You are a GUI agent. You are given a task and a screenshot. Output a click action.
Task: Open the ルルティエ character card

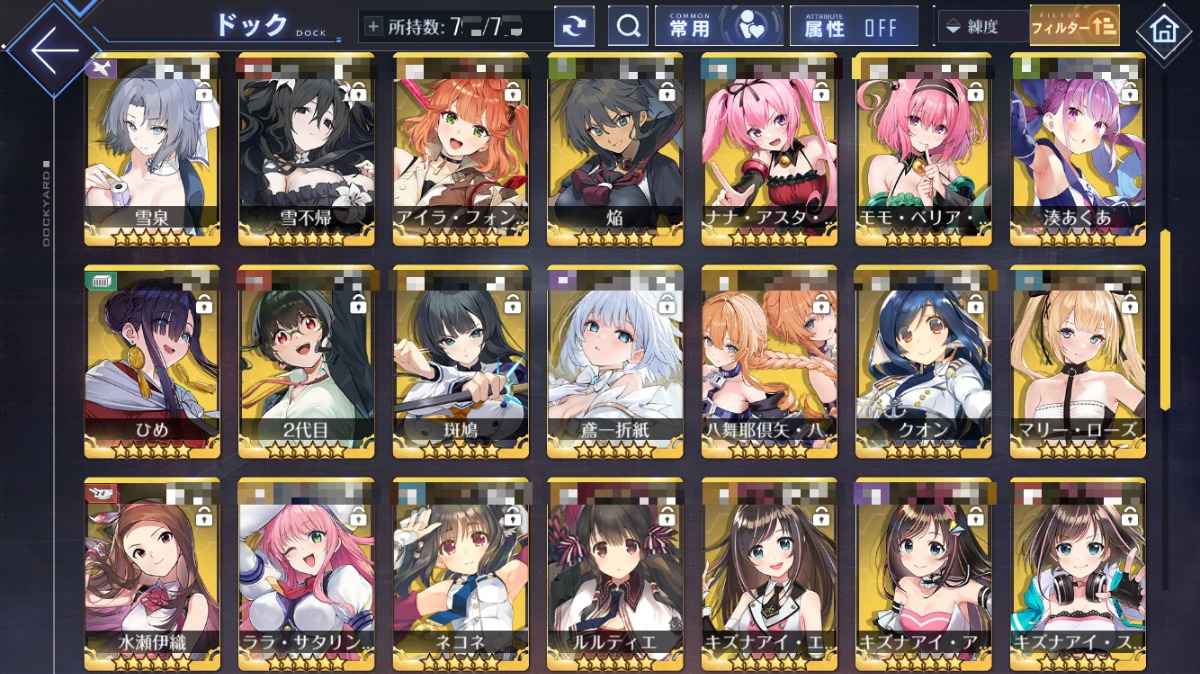click(615, 574)
